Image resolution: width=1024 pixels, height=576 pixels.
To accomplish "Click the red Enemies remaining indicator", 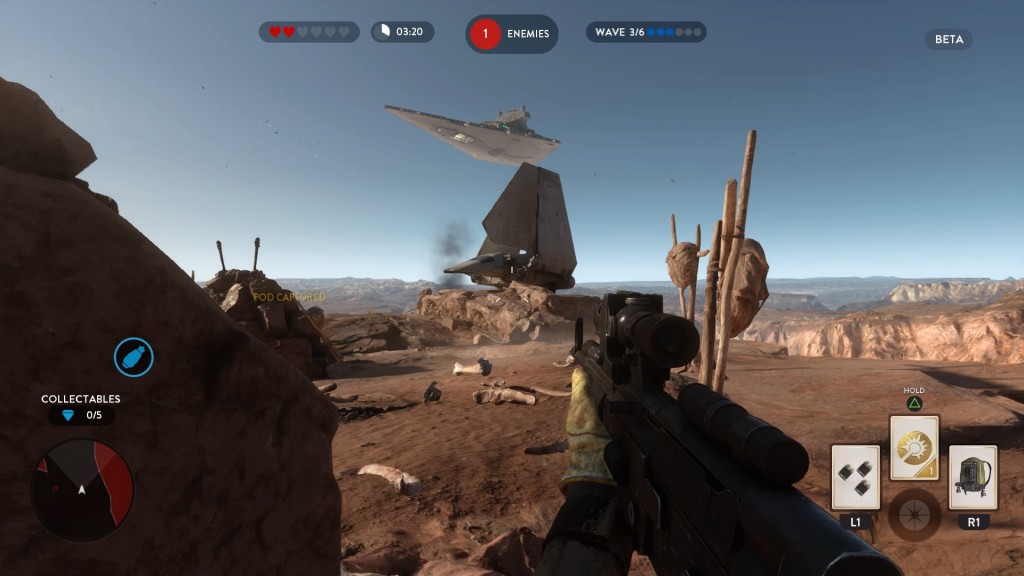I will pyautogui.click(x=511, y=33).
